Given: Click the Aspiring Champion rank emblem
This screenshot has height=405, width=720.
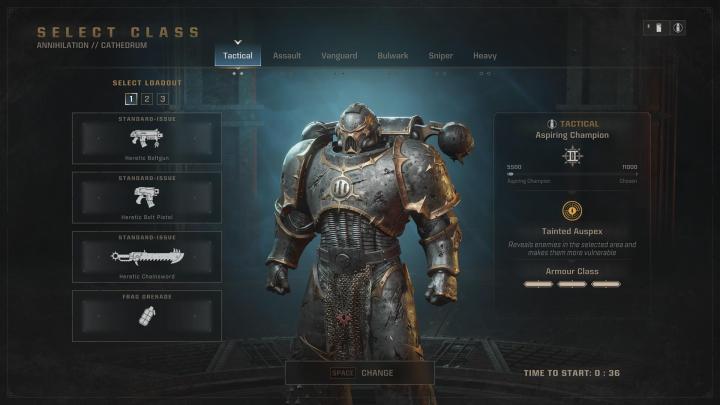Looking at the screenshot, I should point(571,156).
